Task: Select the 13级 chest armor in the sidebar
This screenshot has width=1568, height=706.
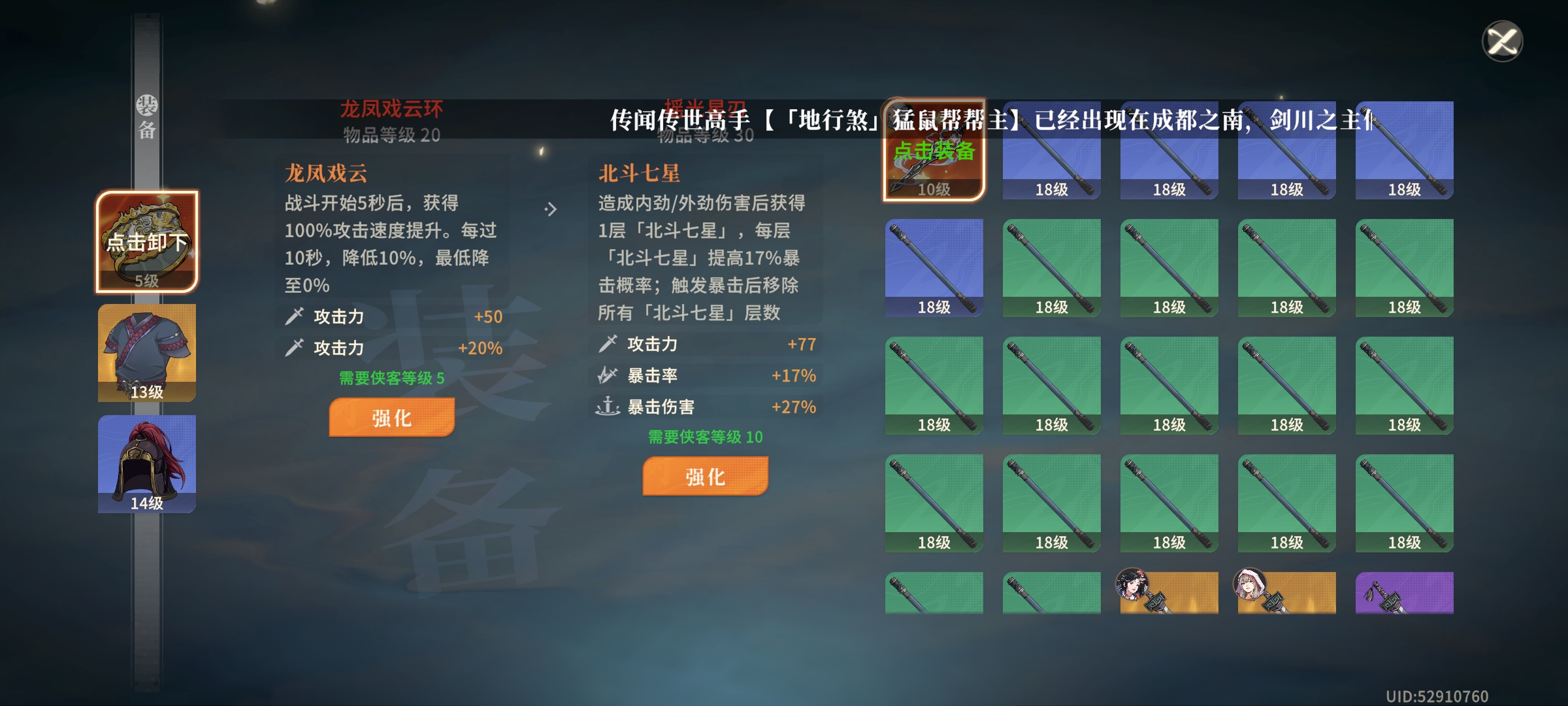Action: point(148,353)
